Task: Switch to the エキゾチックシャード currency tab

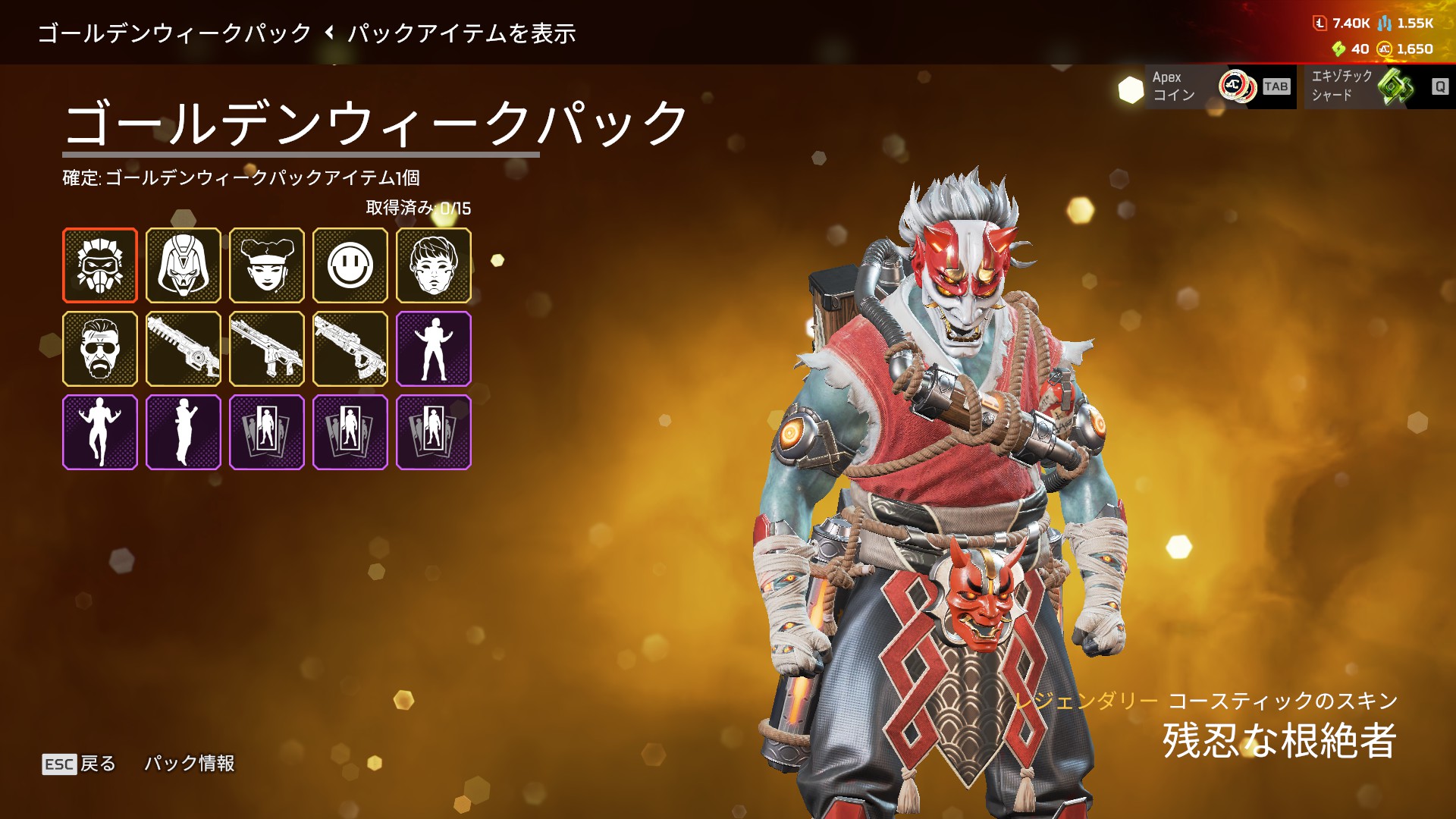Action: pos(1376,86)
